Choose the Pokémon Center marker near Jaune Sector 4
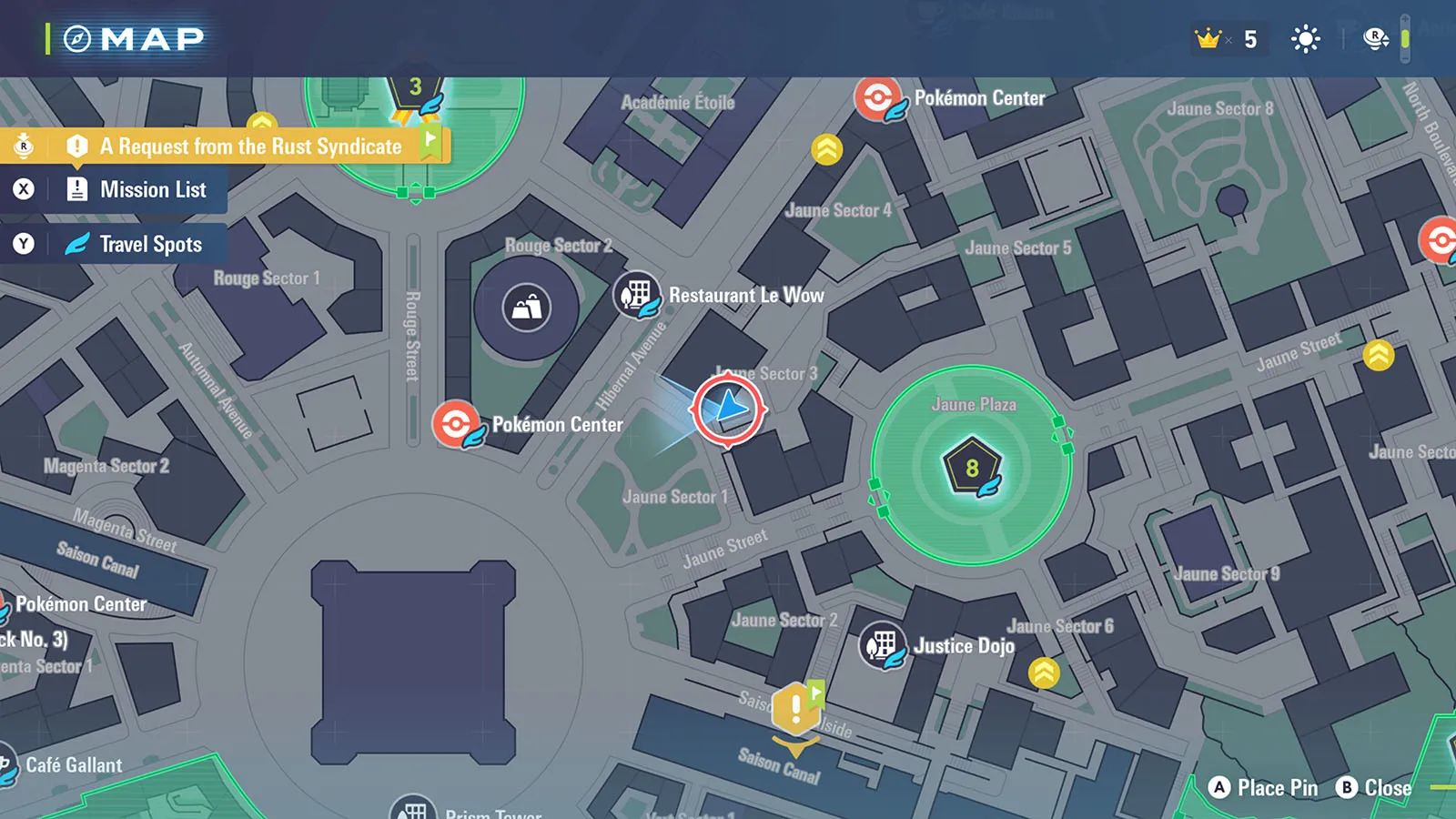The image size is (1456, 819). pyautogui.click(x=877, y=98)
